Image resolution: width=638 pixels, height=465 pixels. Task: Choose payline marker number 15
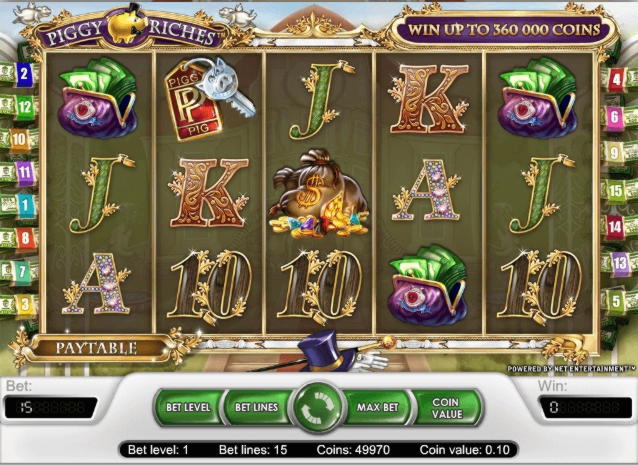coord(614,190)
